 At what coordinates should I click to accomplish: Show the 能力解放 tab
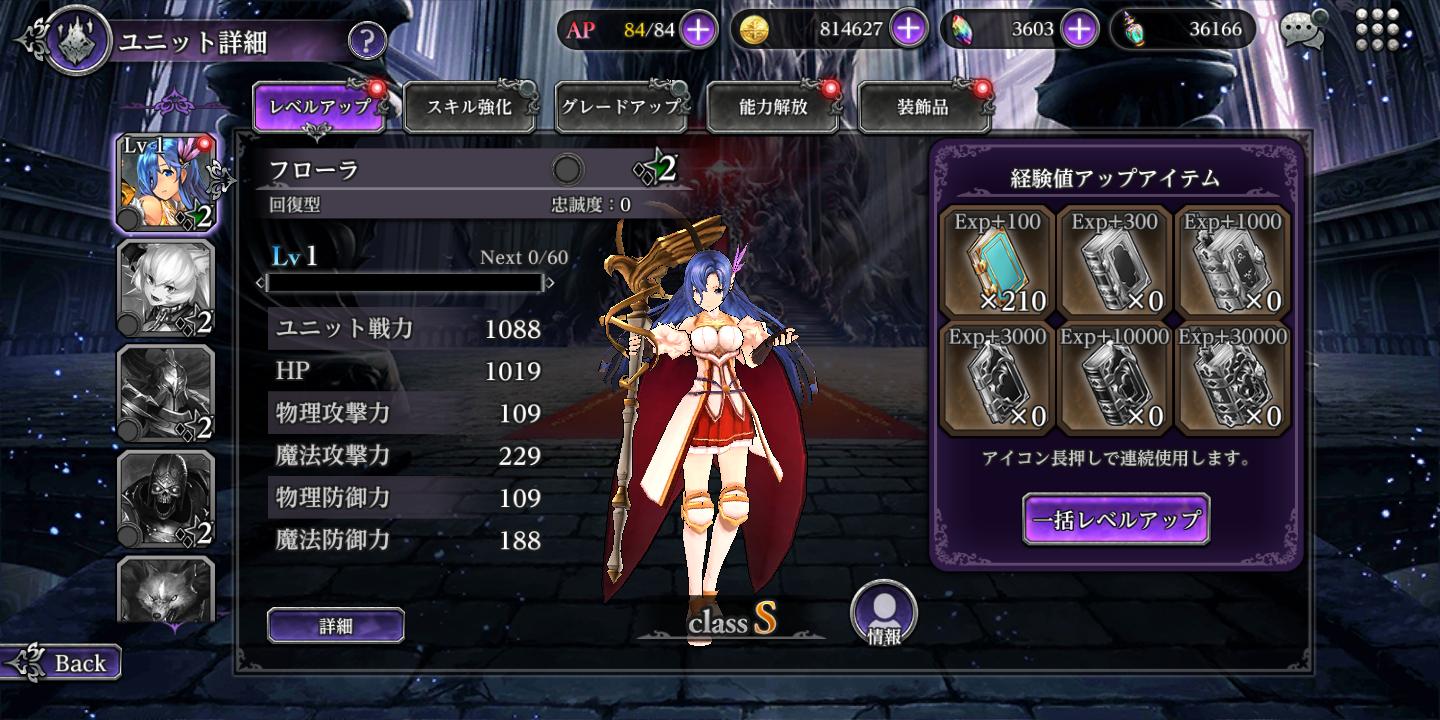[773, 107]
